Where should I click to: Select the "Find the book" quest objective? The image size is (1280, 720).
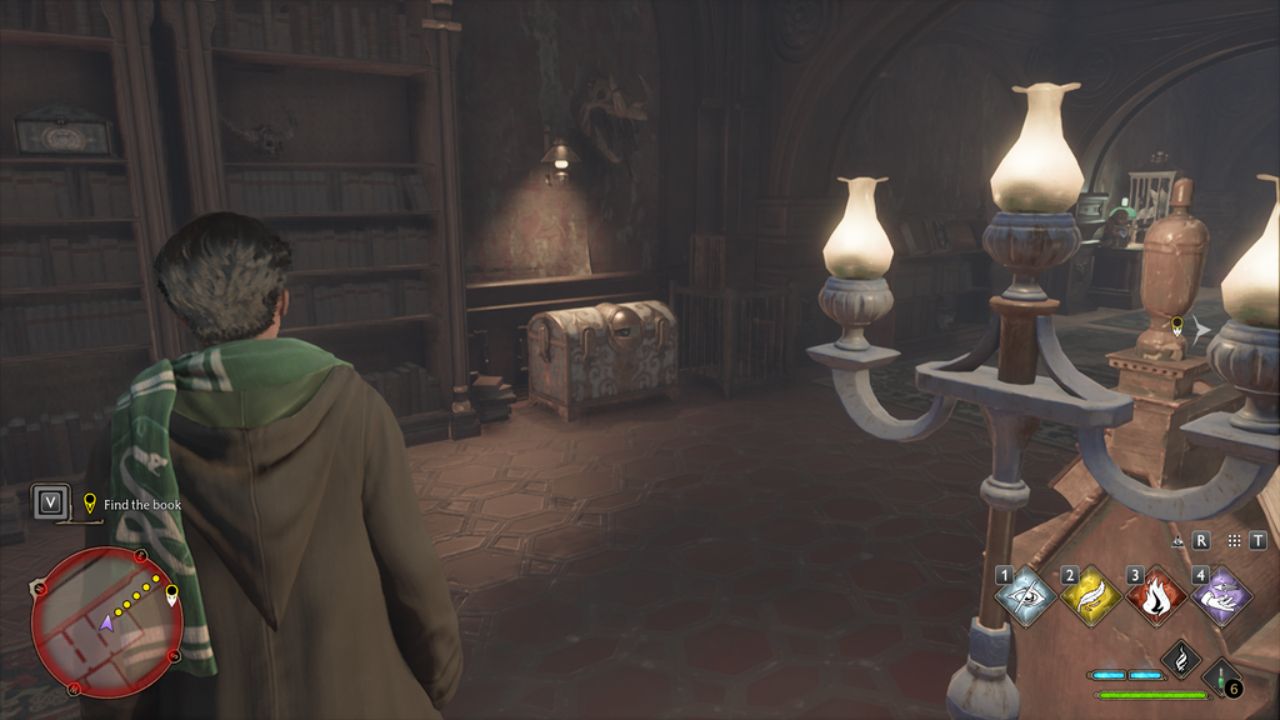(x=142, y=505)
